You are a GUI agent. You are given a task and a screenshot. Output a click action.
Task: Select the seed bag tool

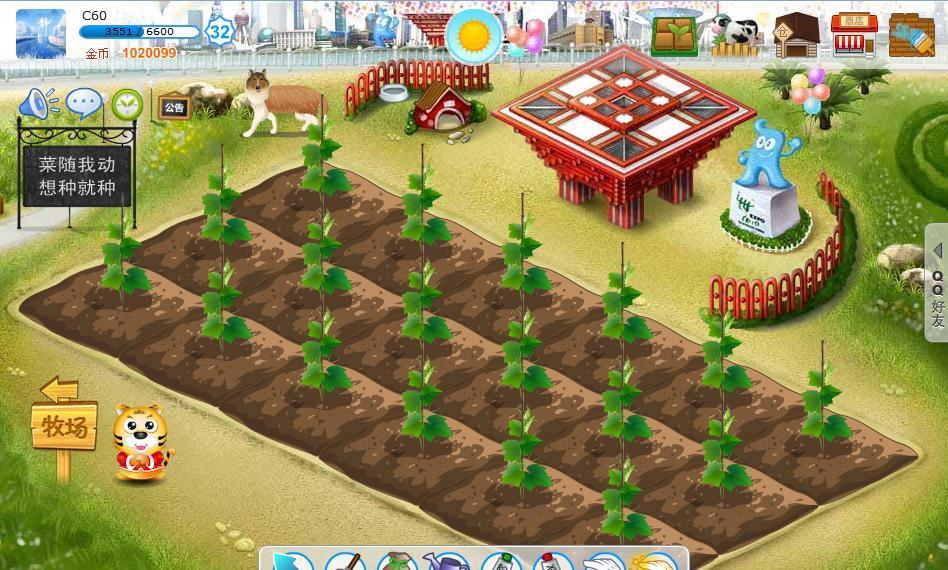397,561
